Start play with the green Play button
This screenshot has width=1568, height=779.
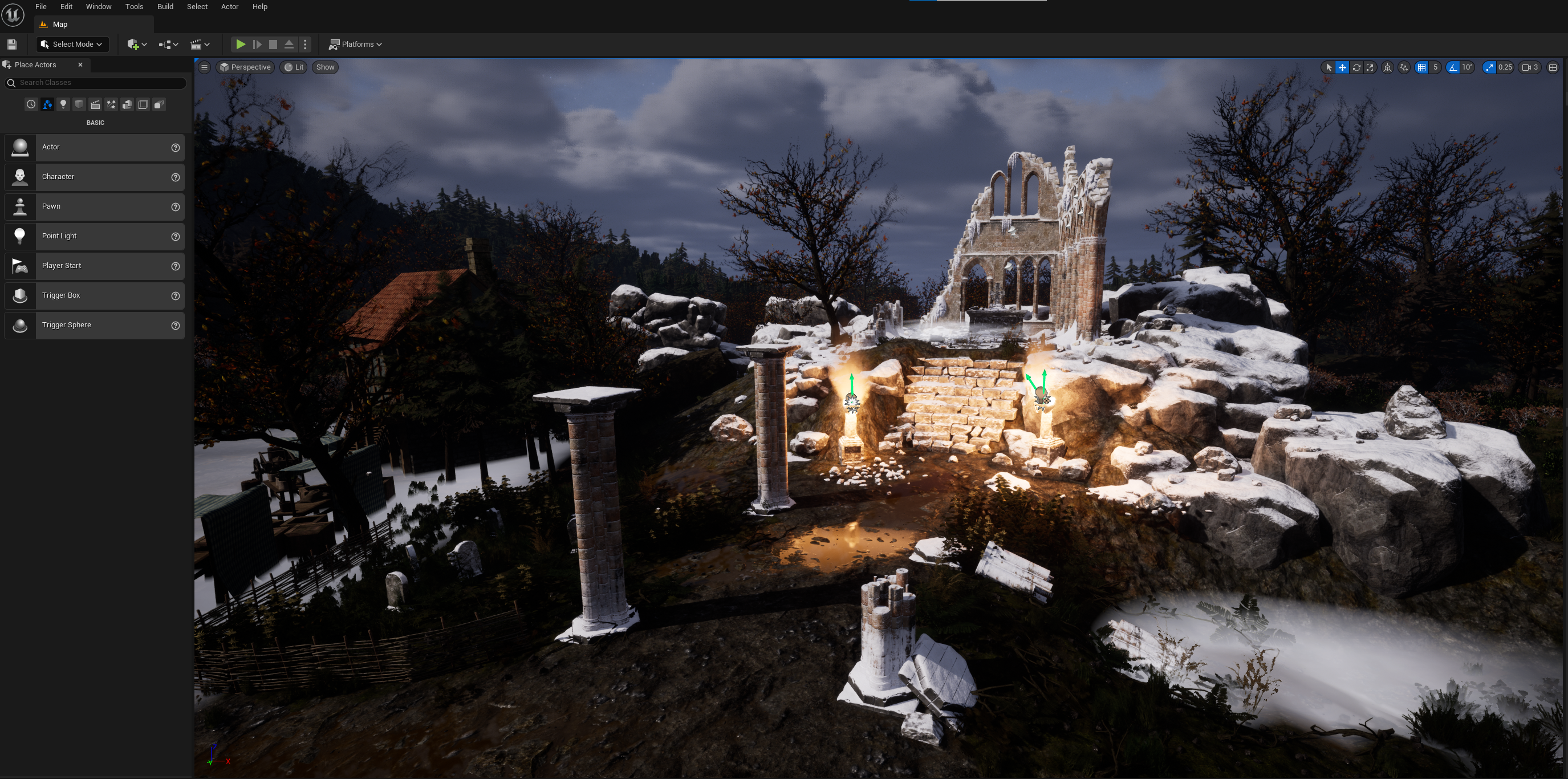[241, 44]
